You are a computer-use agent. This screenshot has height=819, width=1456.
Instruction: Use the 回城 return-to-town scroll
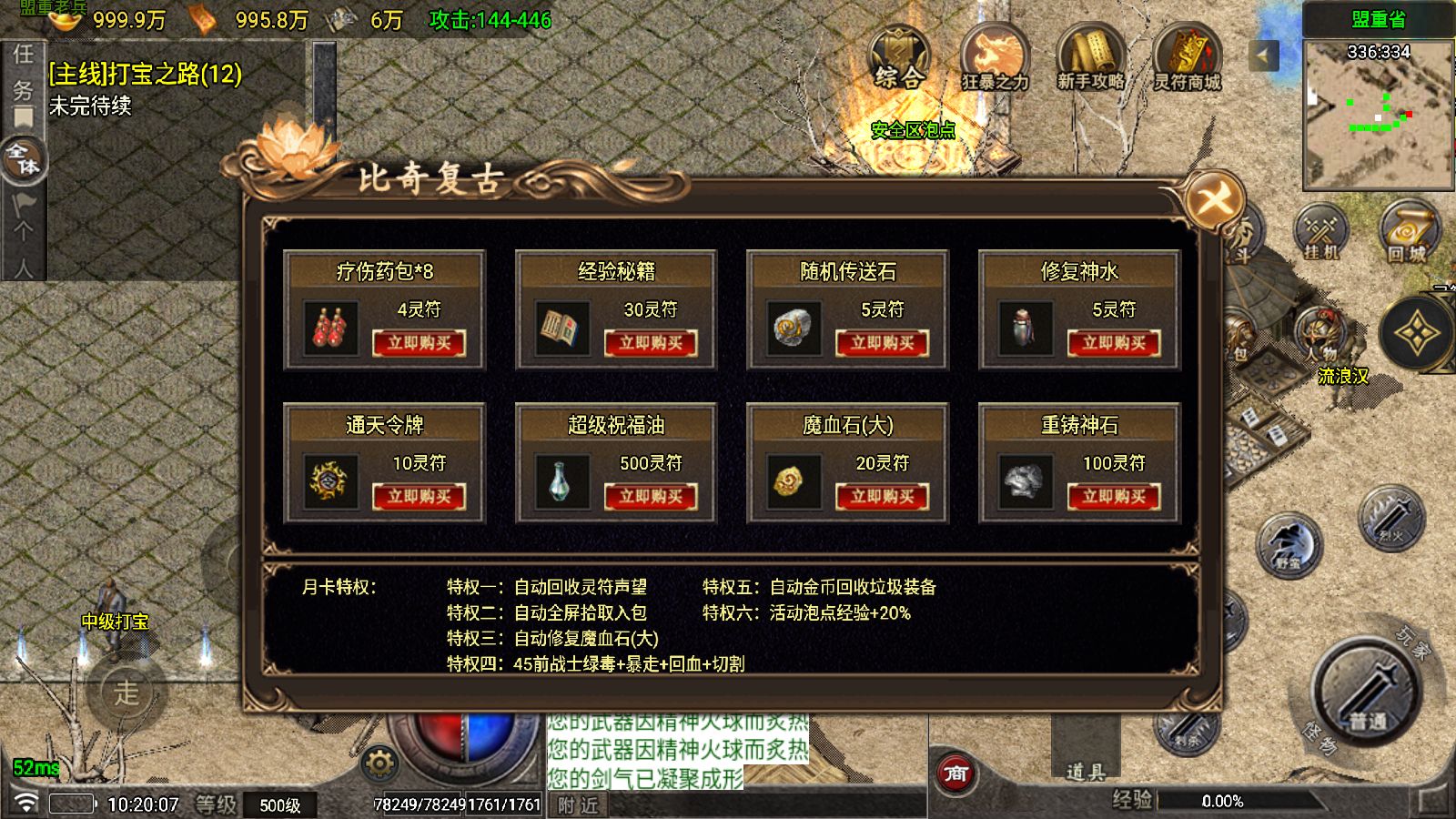pos(1407,232)
